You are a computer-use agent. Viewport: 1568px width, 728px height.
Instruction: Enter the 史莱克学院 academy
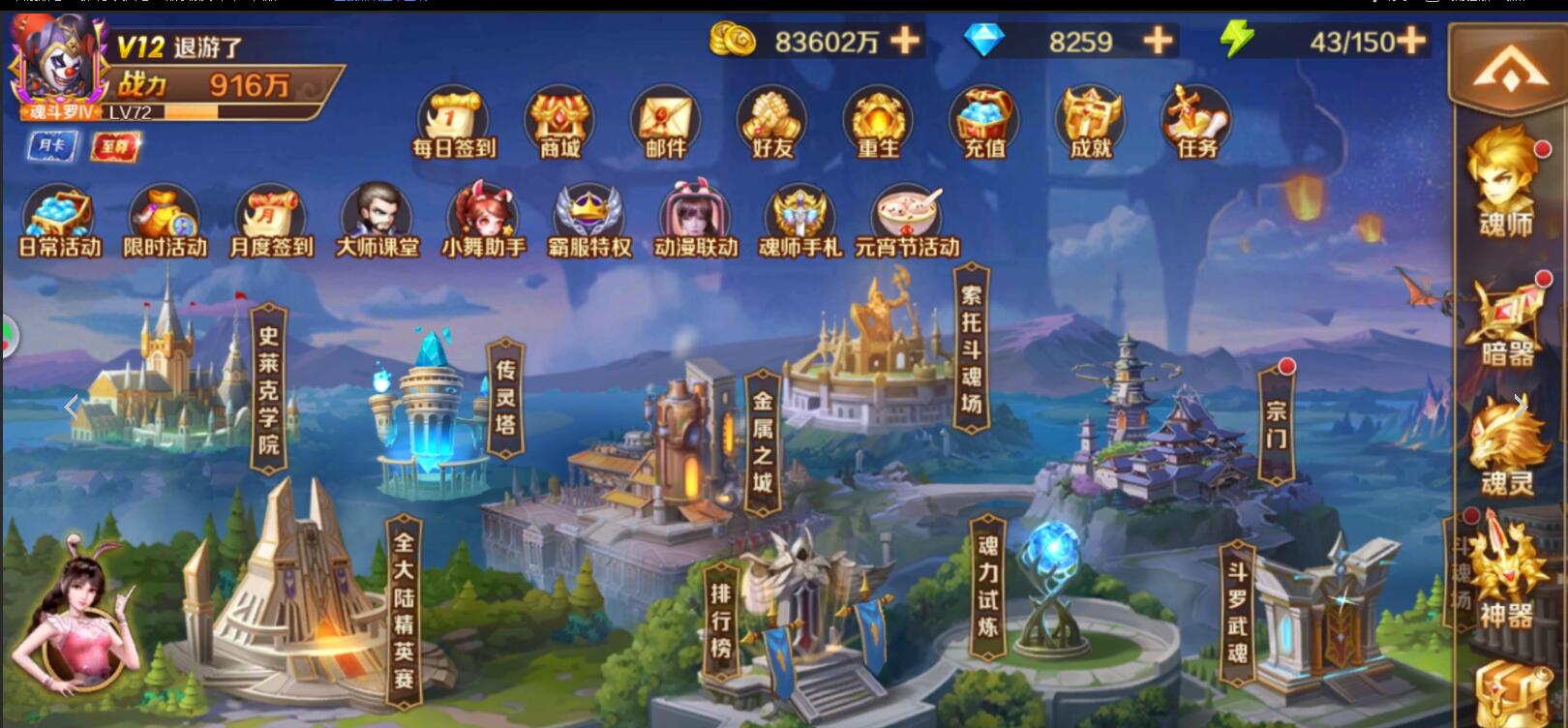268,389
